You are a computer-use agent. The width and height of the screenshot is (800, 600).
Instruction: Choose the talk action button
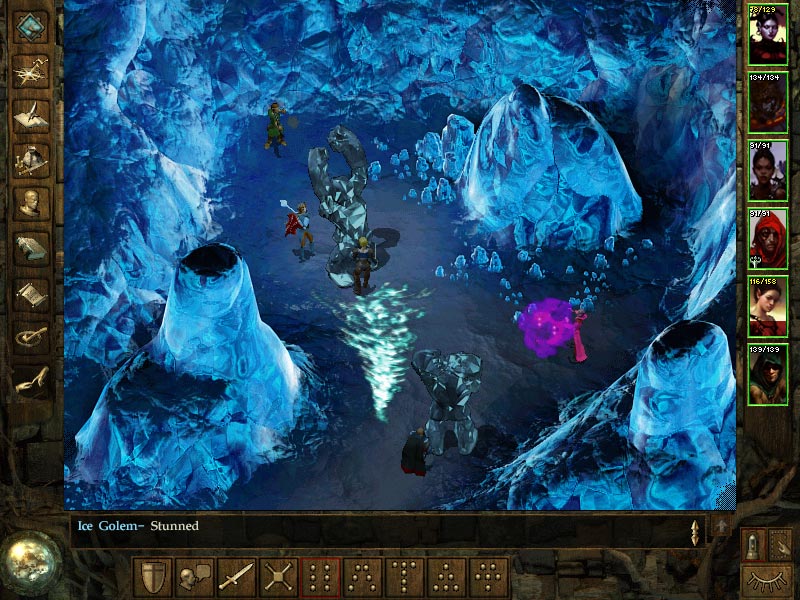click(193, 577)
